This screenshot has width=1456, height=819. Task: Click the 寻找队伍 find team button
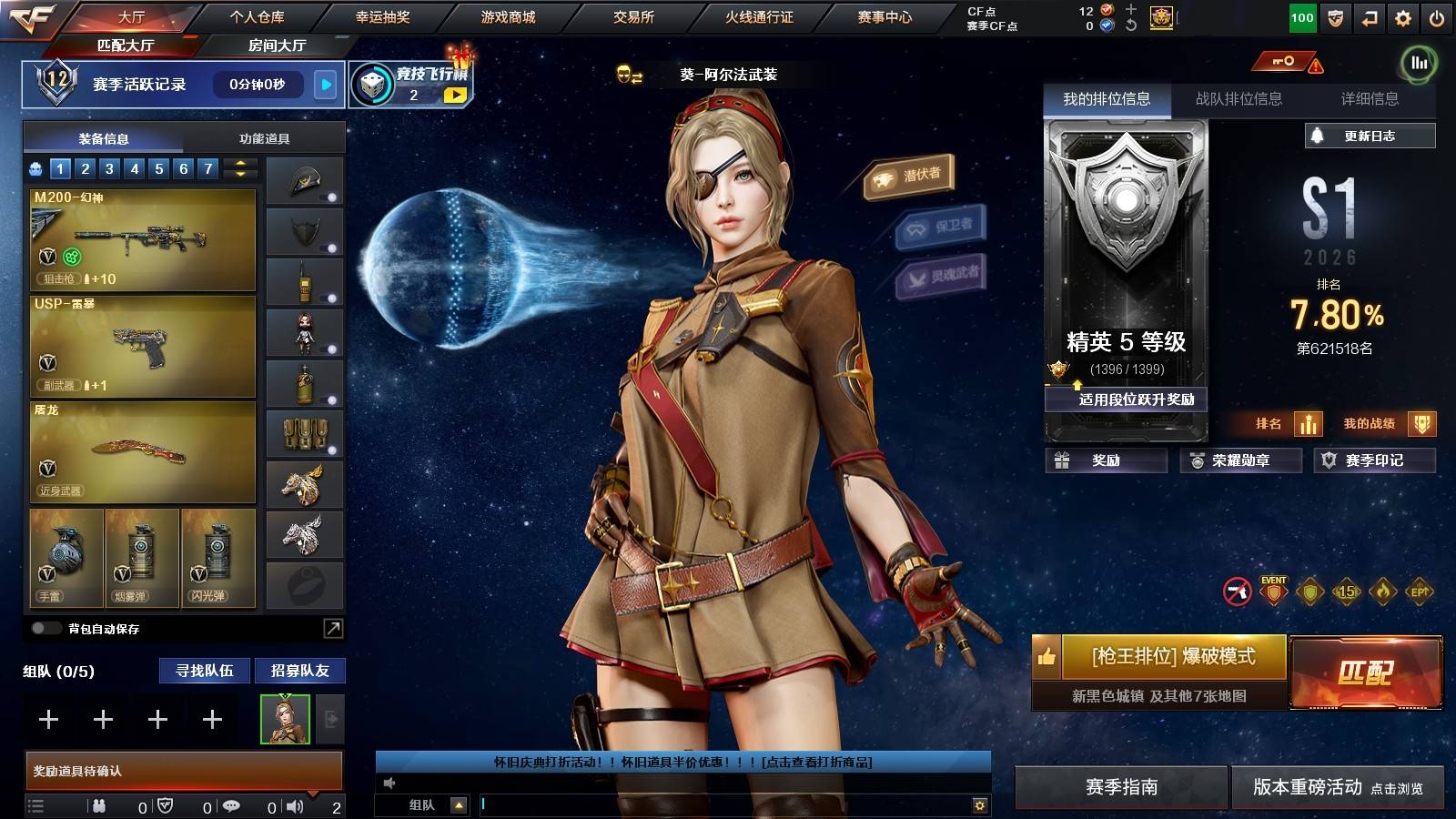pos(205,671)
